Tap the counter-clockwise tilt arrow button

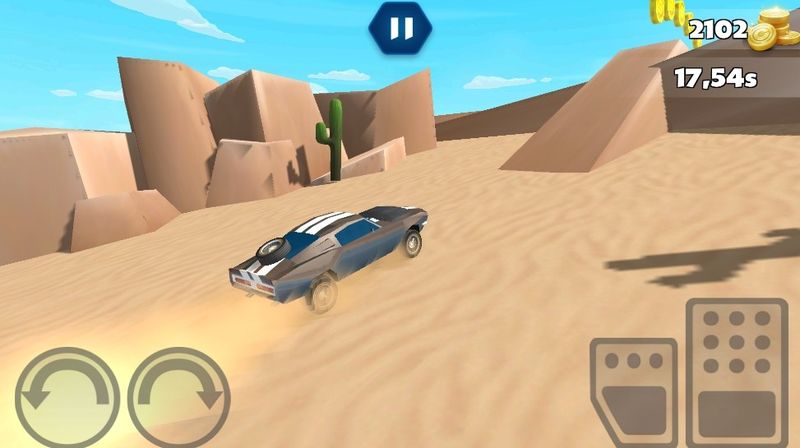(x=68, y=397)
